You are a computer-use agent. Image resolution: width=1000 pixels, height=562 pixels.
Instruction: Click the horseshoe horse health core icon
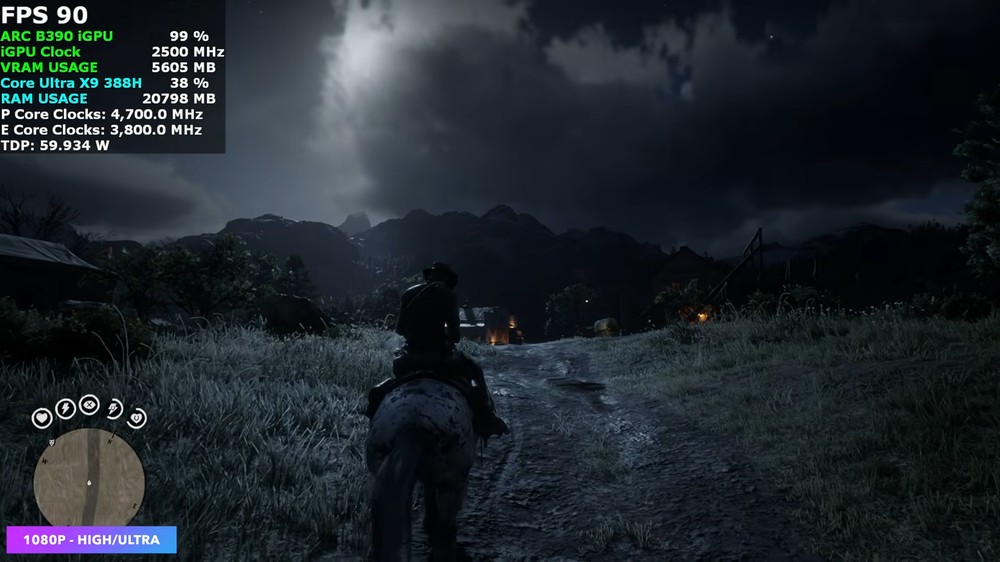pyautogui.click(x=137, y=417)
